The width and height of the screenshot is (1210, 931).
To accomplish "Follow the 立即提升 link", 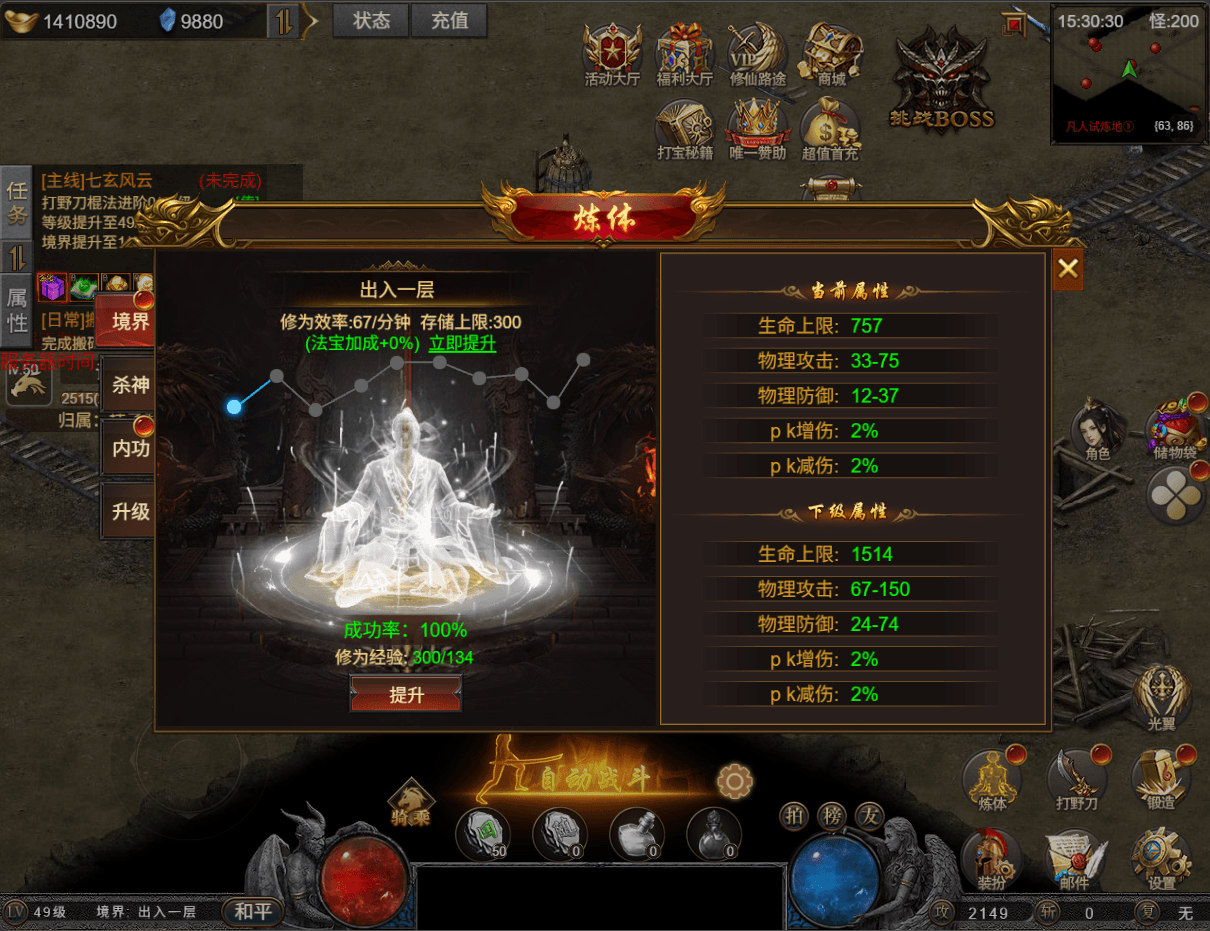I will click(462, 343).
